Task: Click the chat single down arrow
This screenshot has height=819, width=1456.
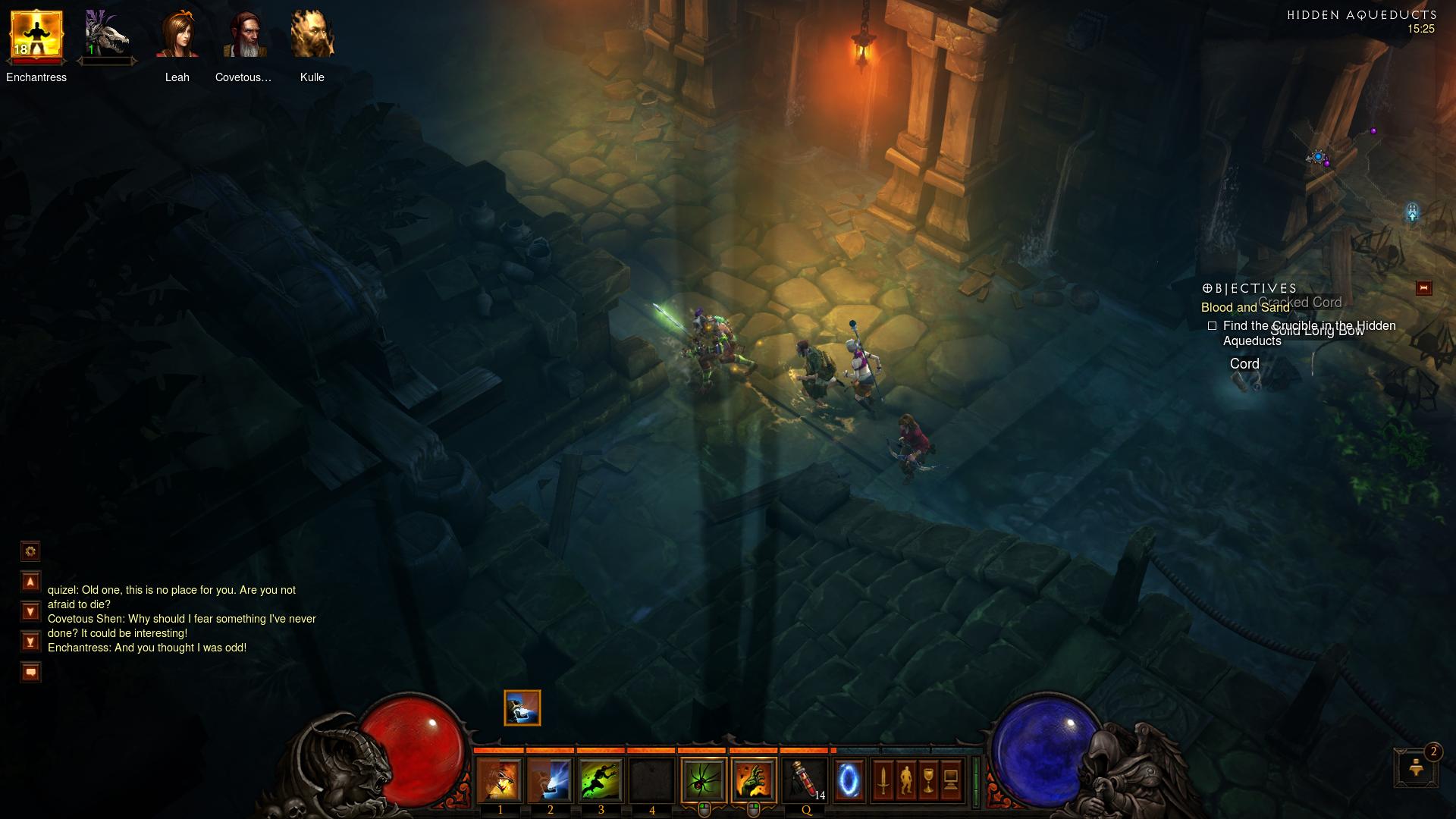Action: click(x=30, y=611)
